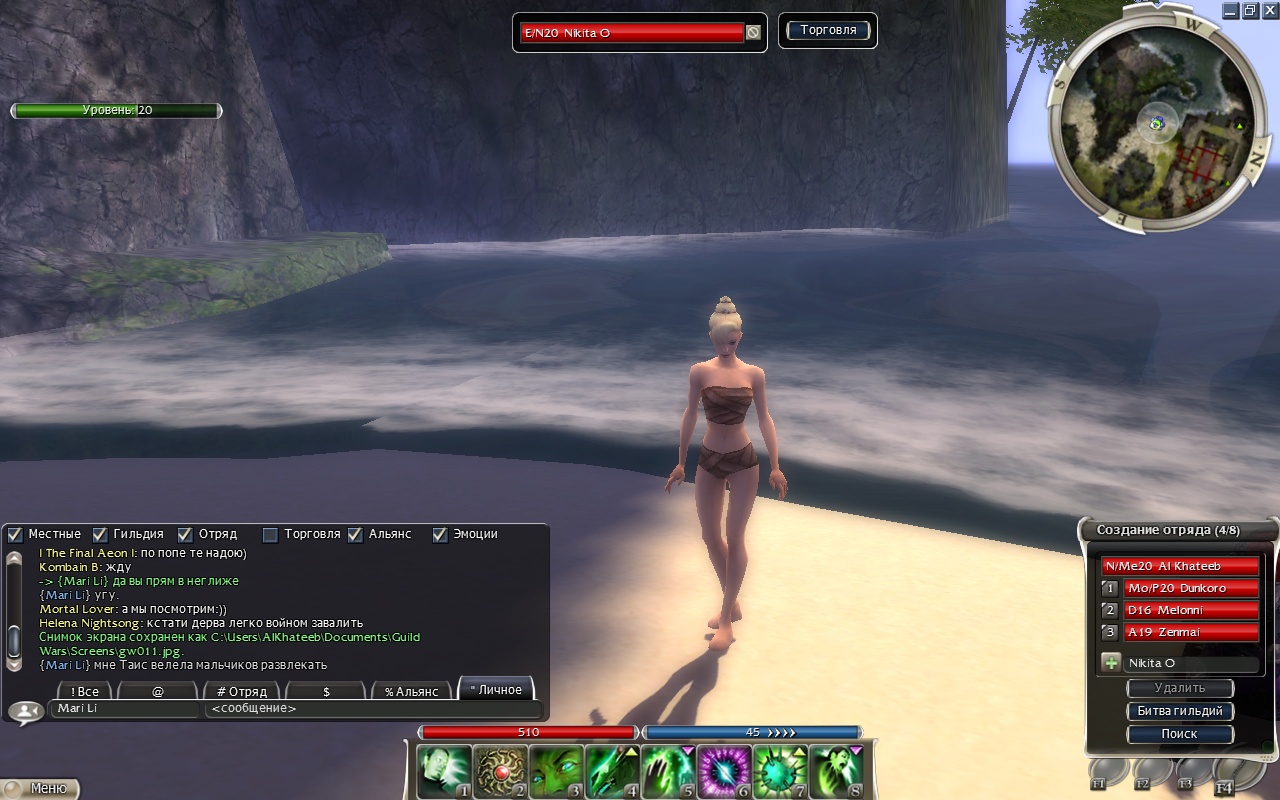
Task: Use the green face skill in slot 3
Action: tap(555, 772)
